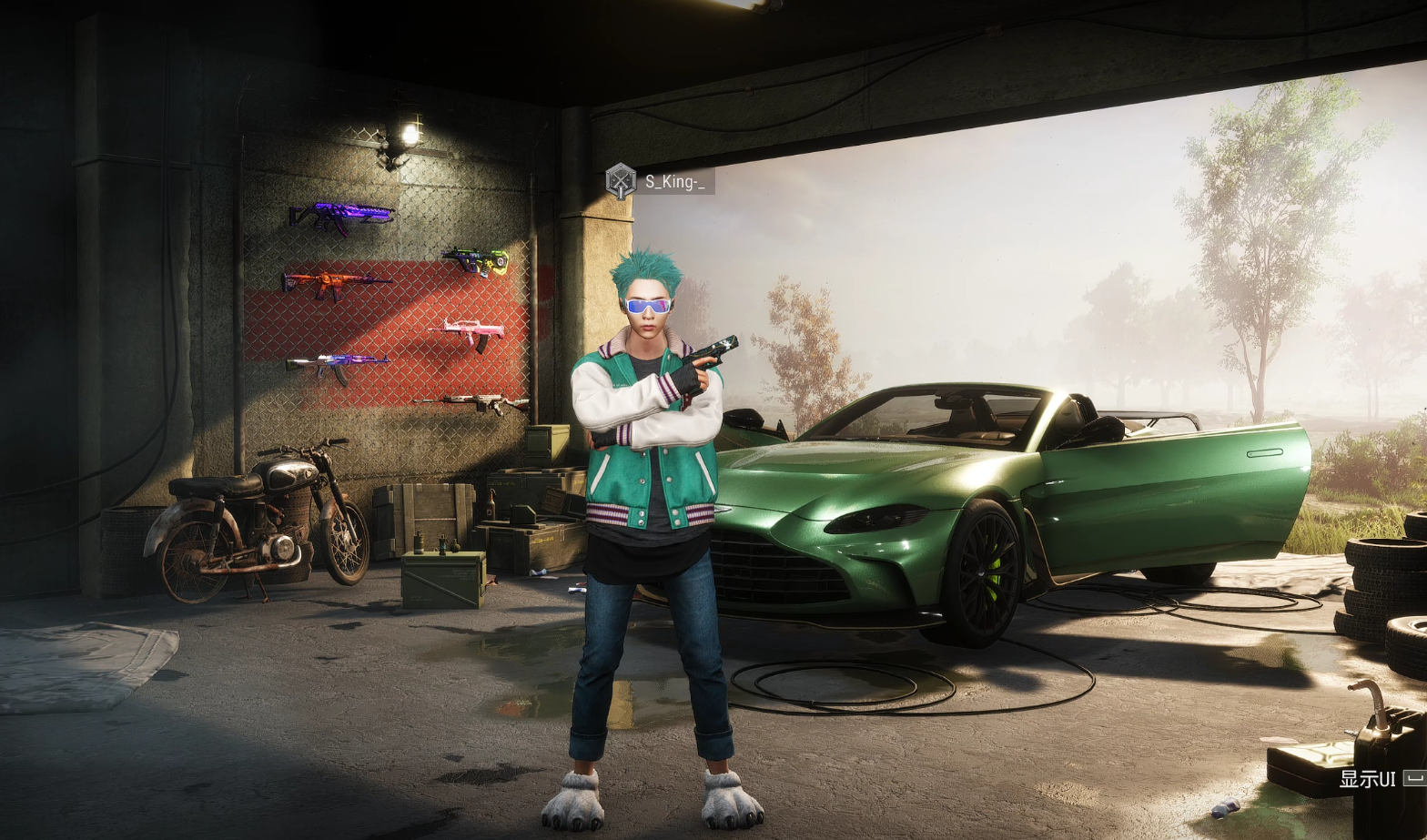1427x840 pixels.
Task: Click the 显示UI label to show the interface
Action: tap(1367, 779)
